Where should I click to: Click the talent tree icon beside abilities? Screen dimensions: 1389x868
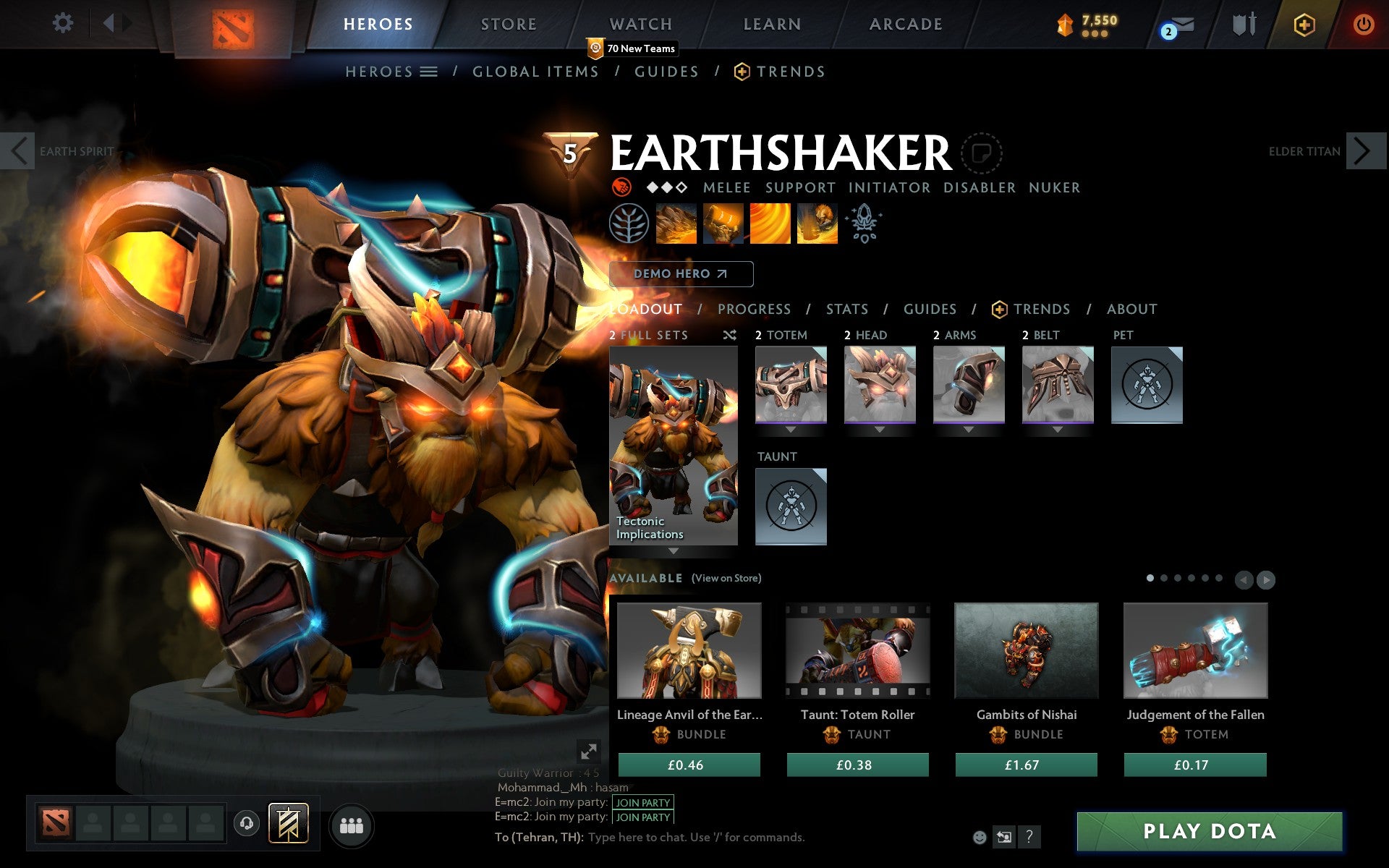coord(629,224)
